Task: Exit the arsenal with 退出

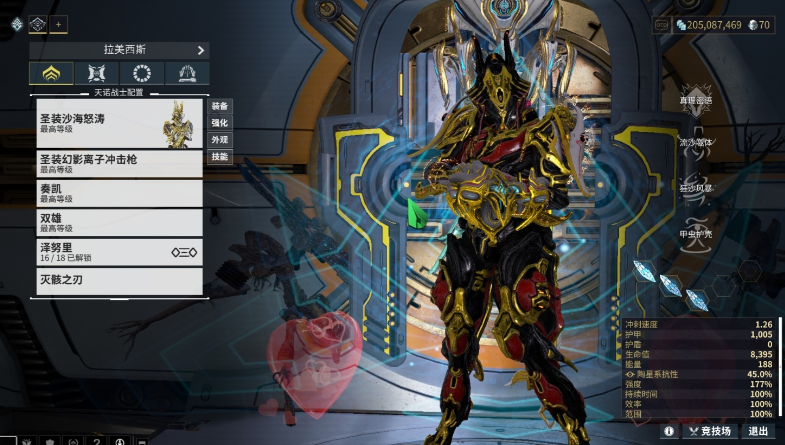Action: click(759, 431)
